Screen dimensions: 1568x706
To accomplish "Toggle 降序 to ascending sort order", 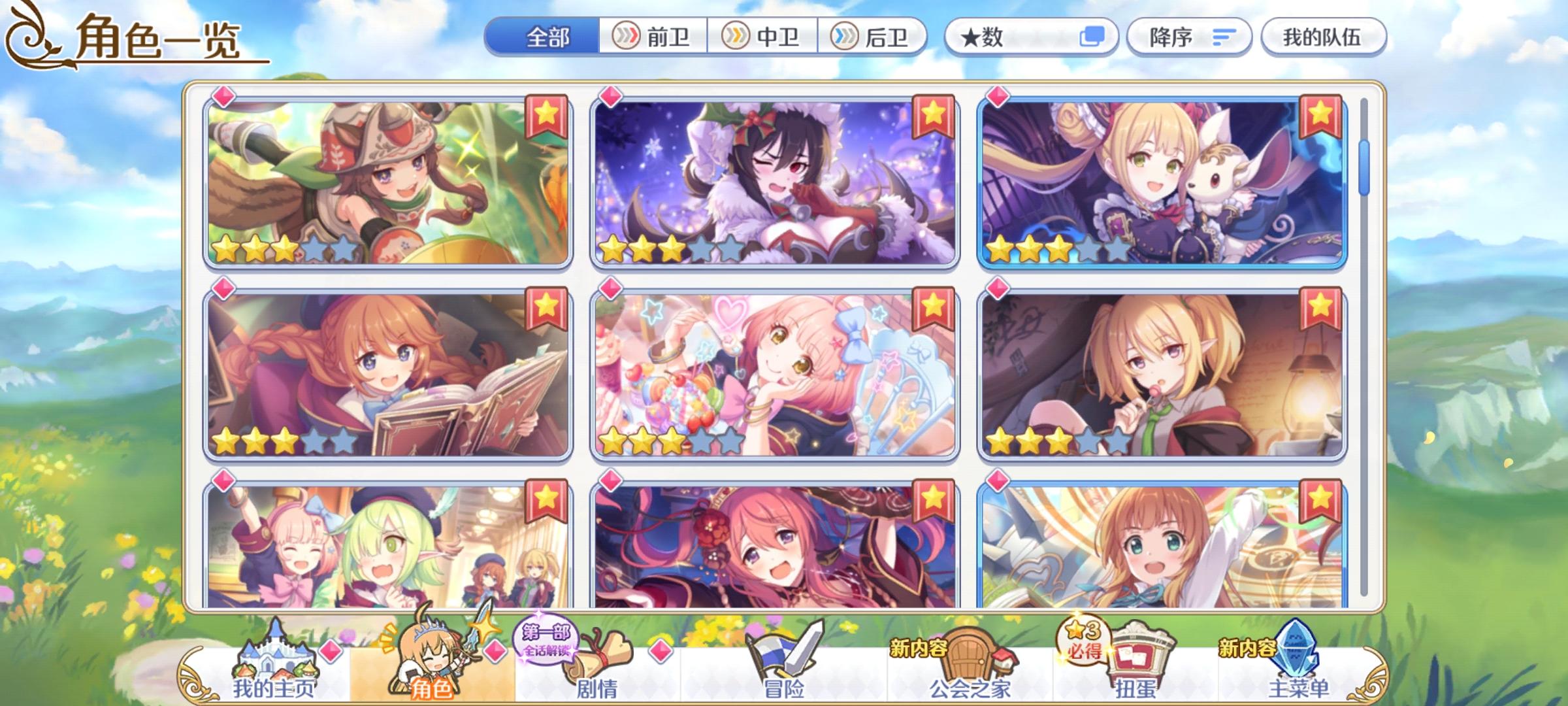I will tap(1189, 37).
